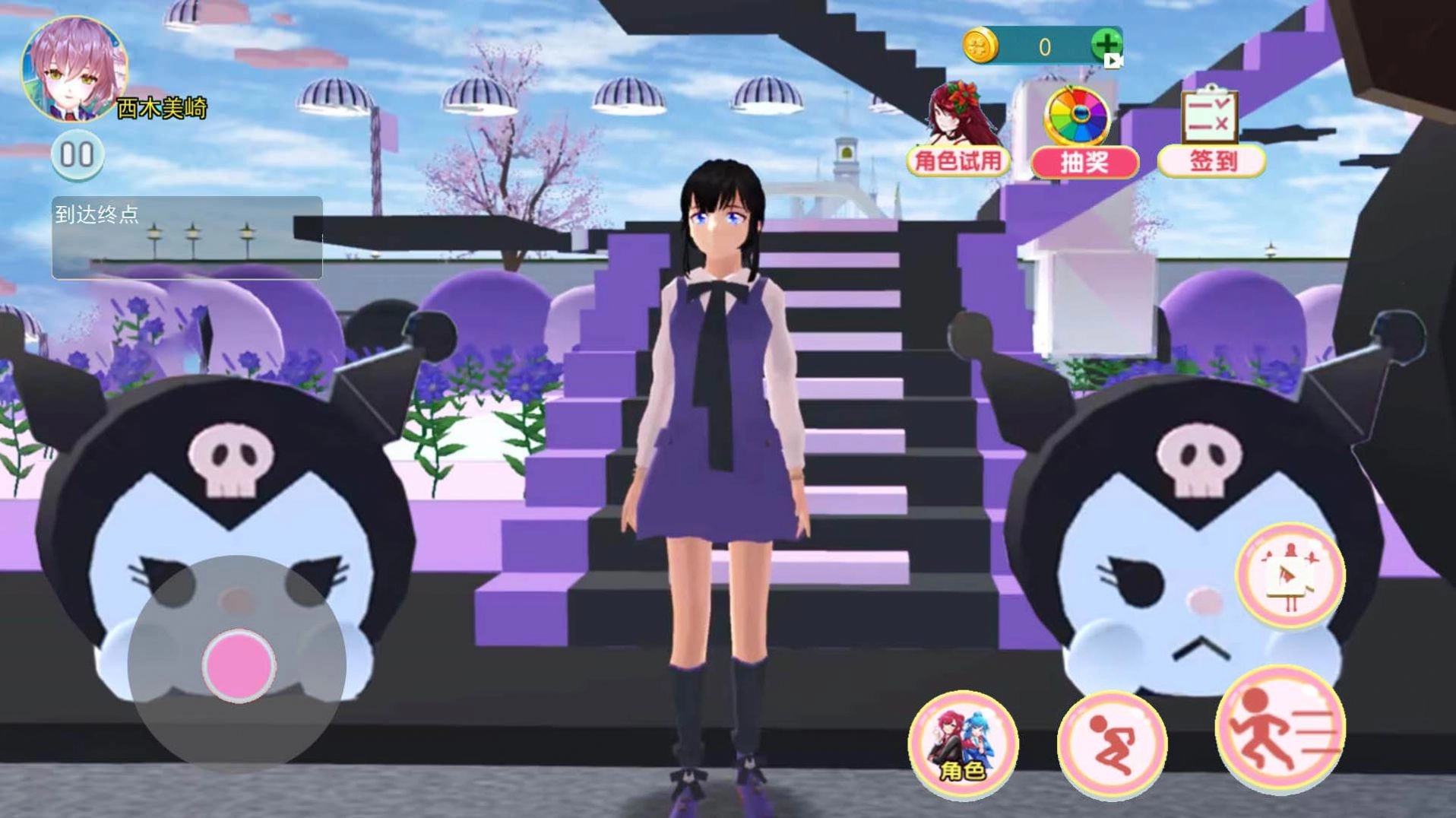This screenshot has width=1456, height=818.
Task: Tap the 00 timer circle
Action: click(76, 153)
